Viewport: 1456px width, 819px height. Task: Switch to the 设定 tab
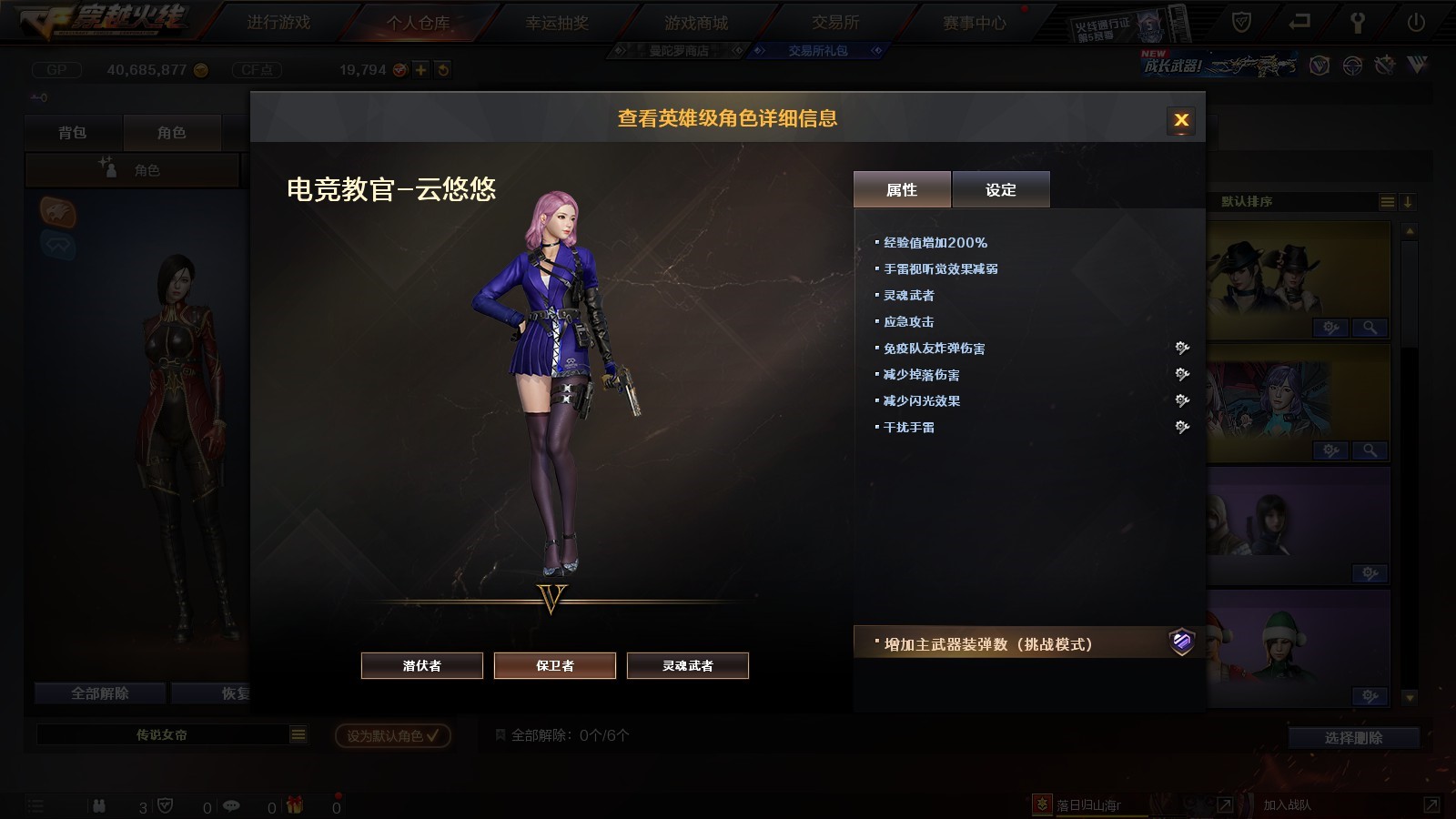1001,189
